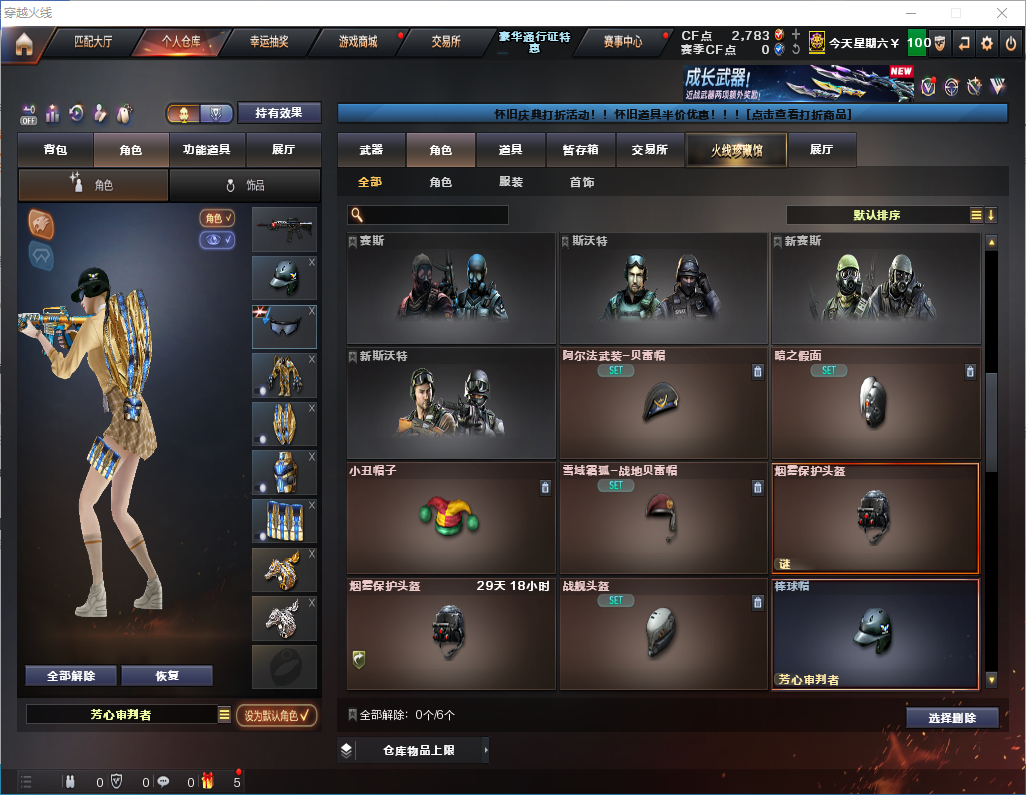Click the 恢复 restore button
Viewport: 1026px width, 795px height.
click(167, 676)
